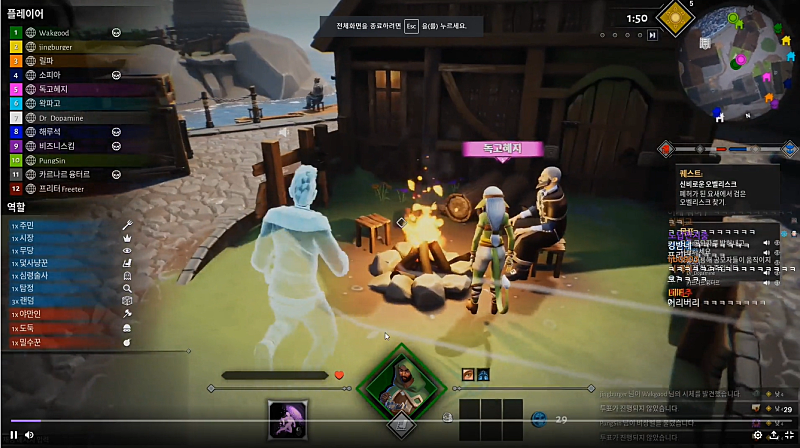The width and height of the screenshot is (800, 448).
Task: Select the 탐정 detective role with magnifier
Action: 60,287
